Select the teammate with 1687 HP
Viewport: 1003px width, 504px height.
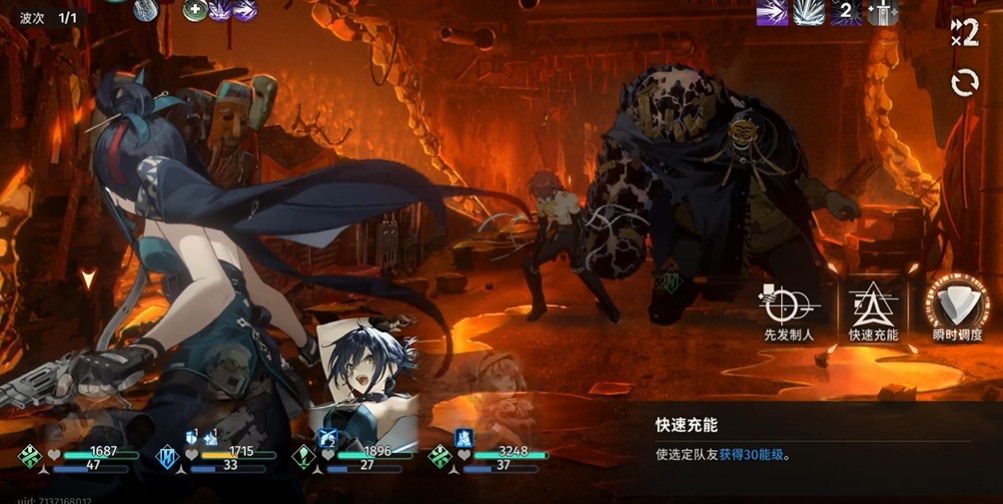[80, 457]
